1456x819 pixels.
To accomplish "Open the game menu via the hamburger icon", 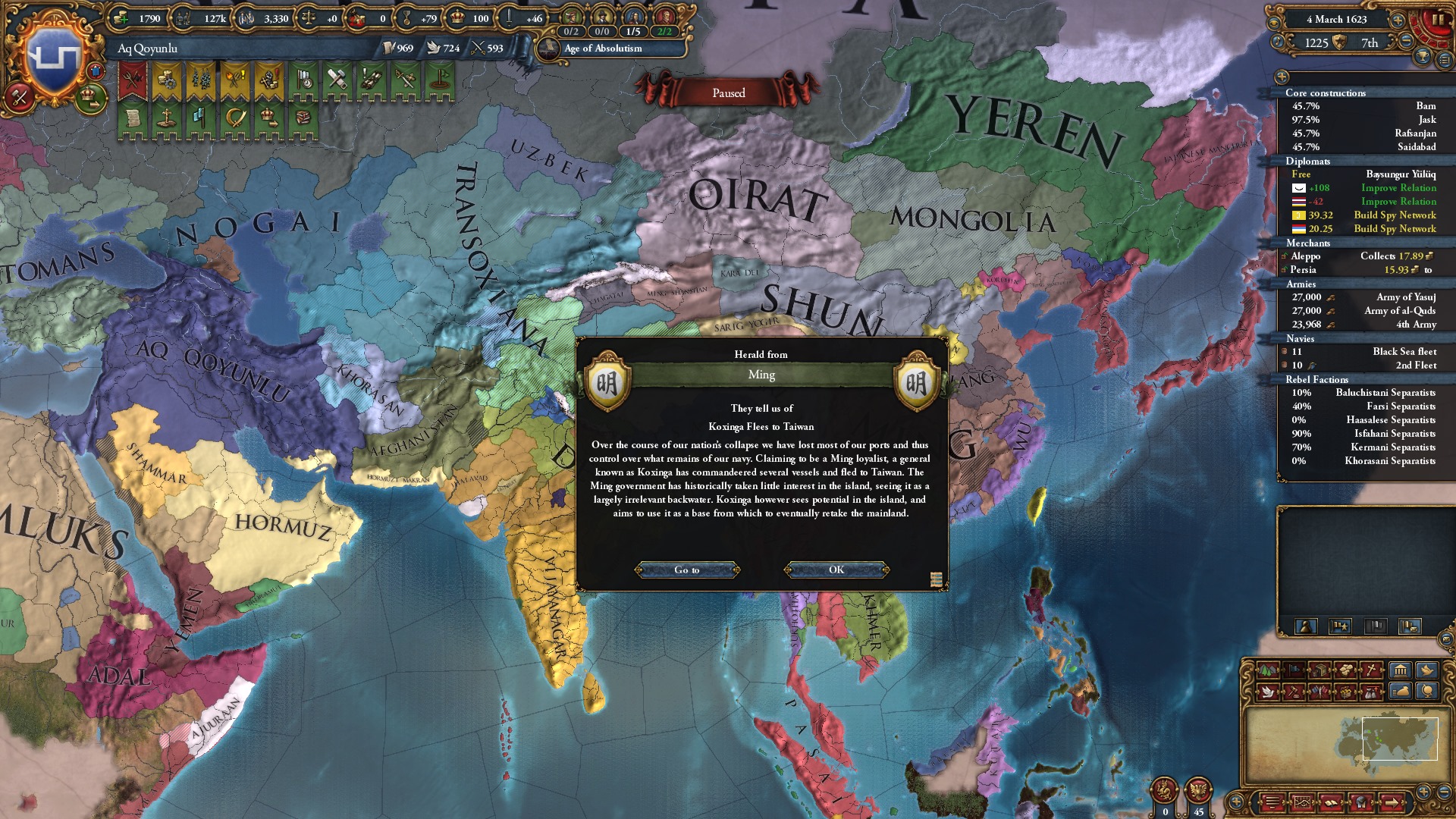I will pyautogui.click(x=1444, y=61).
